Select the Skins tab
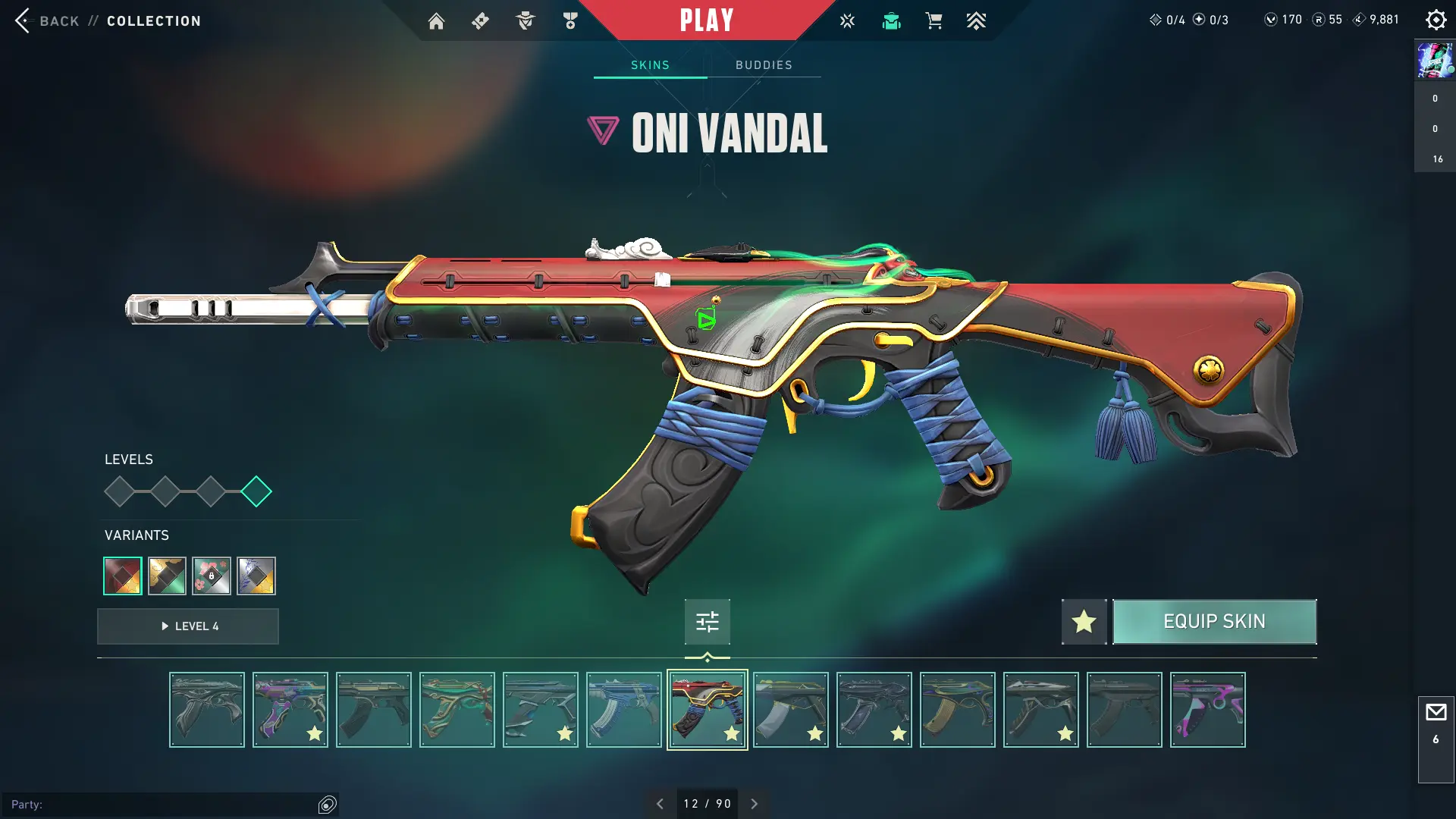This screenshot has height=819, width=1456. [x=650, y=65]
